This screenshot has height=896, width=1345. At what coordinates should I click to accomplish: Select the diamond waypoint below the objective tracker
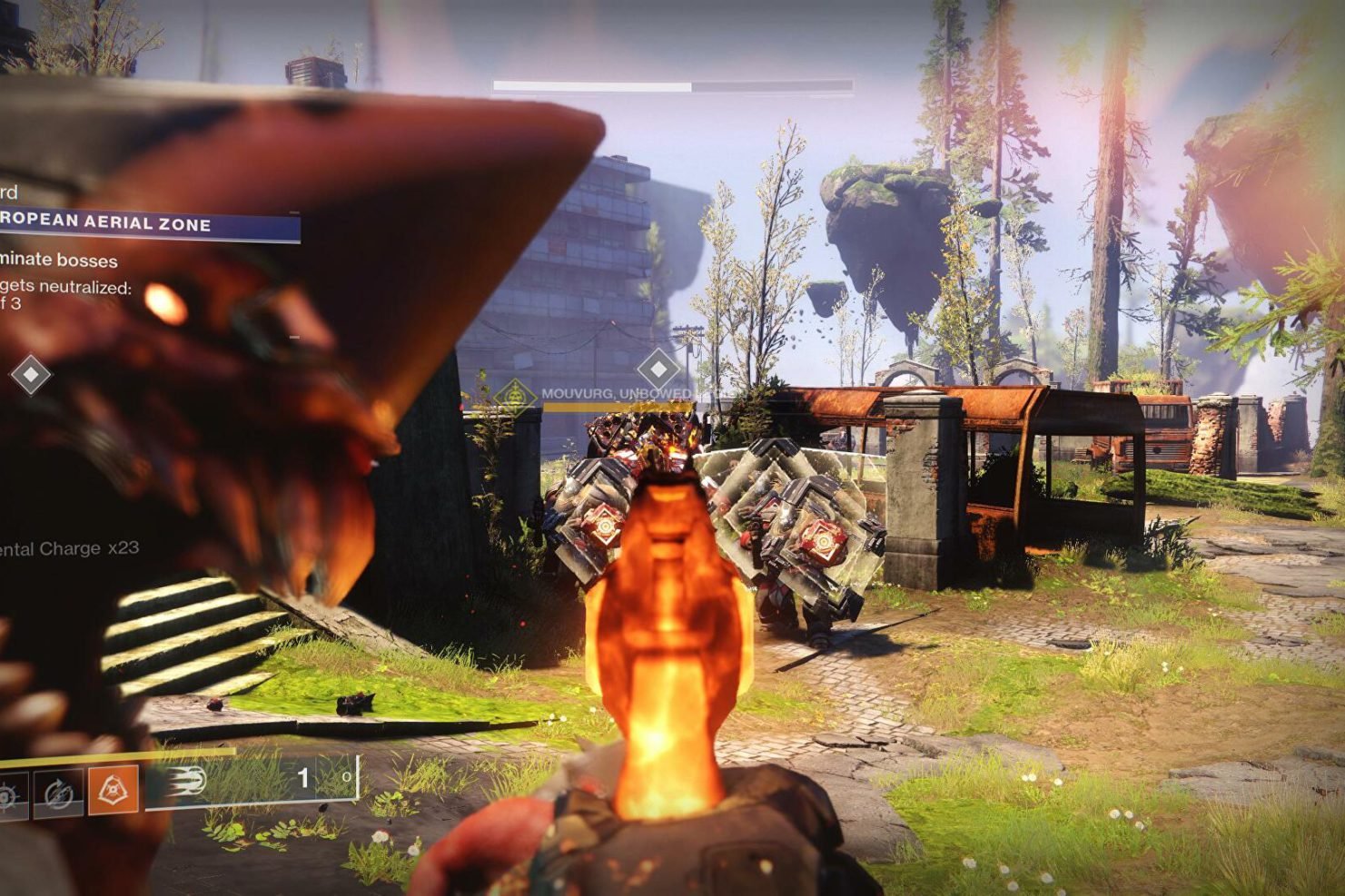[31, 374]
